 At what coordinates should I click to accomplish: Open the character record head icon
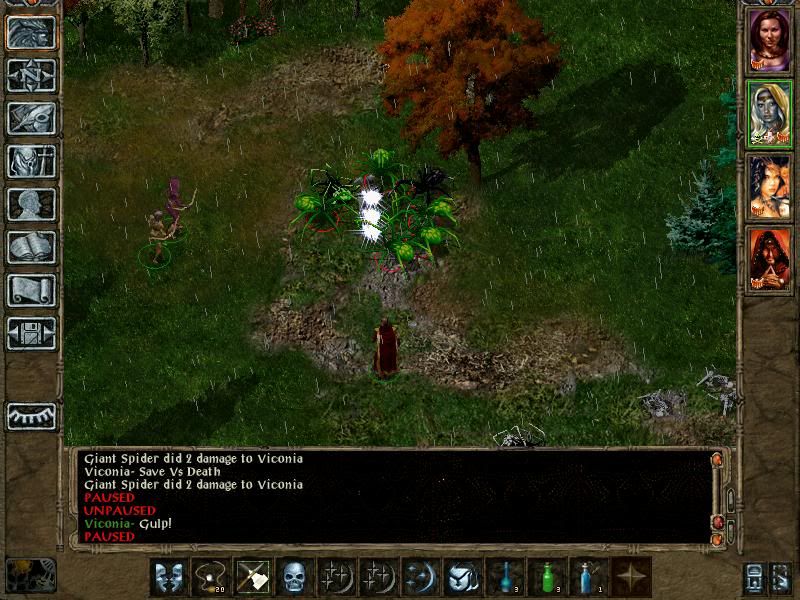point(30,204)
